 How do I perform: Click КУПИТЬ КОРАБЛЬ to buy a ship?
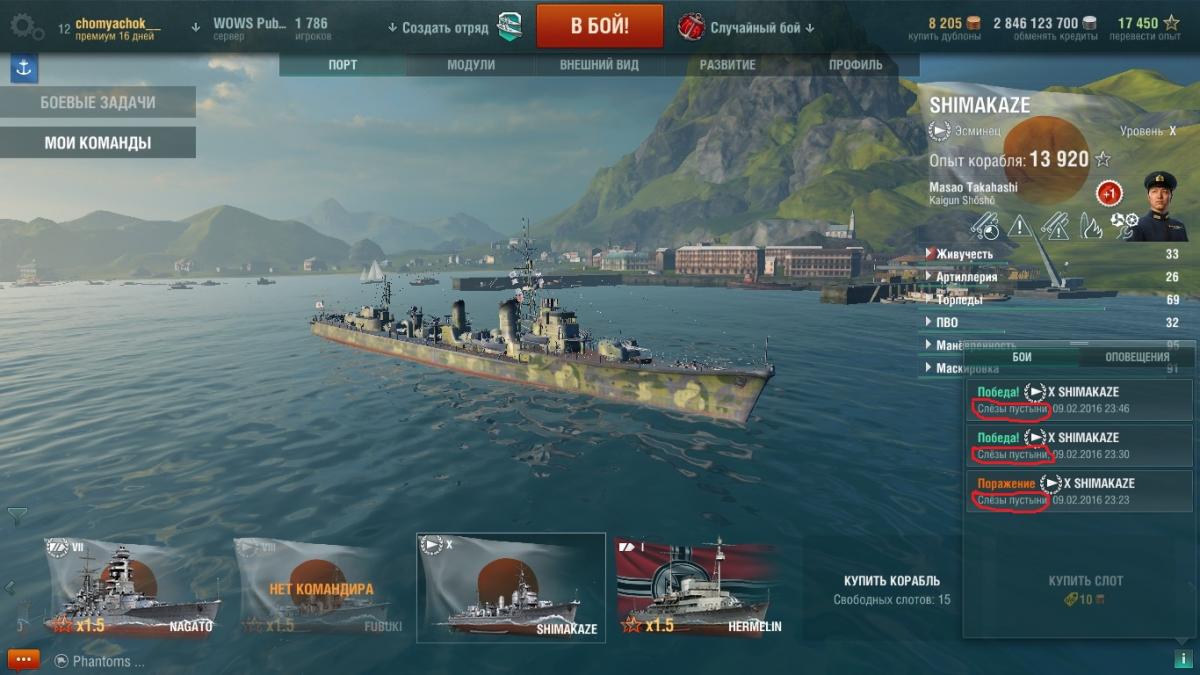pyautogui.click(x=891, y=581)
